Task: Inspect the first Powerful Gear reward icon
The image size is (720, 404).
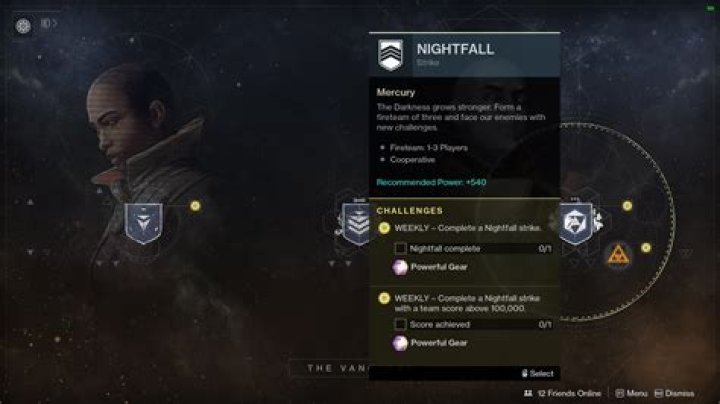Action: [400, 267]
